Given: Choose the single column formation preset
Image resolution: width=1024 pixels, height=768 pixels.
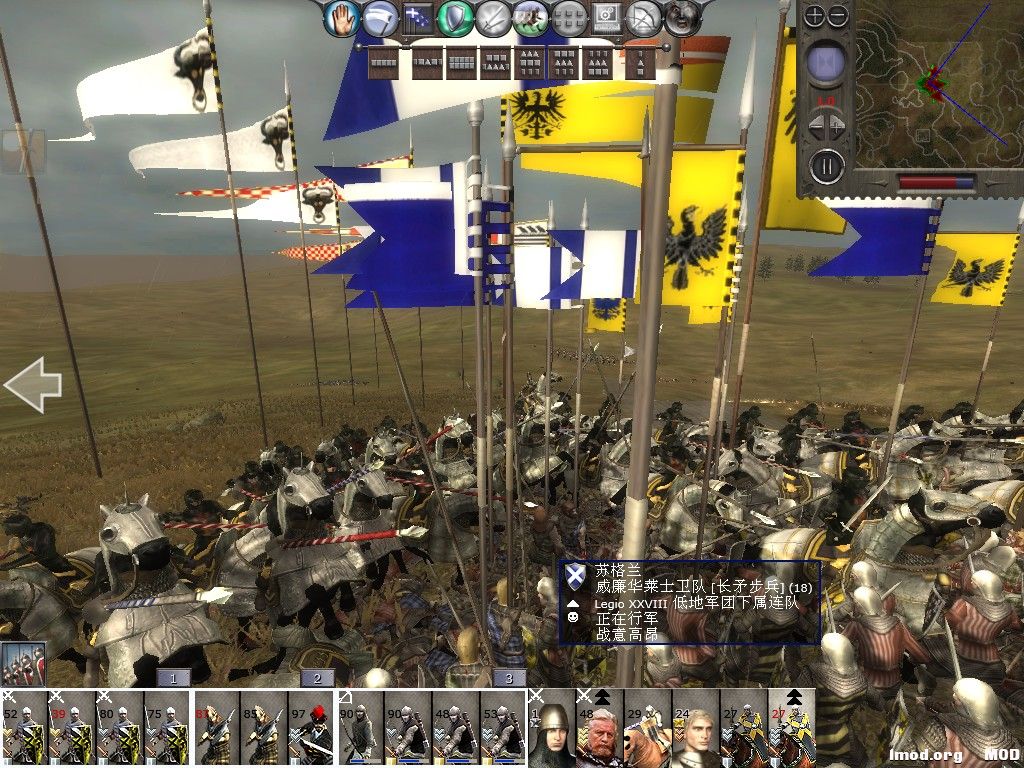Looking at the screenshot, I should pos(637,63).
